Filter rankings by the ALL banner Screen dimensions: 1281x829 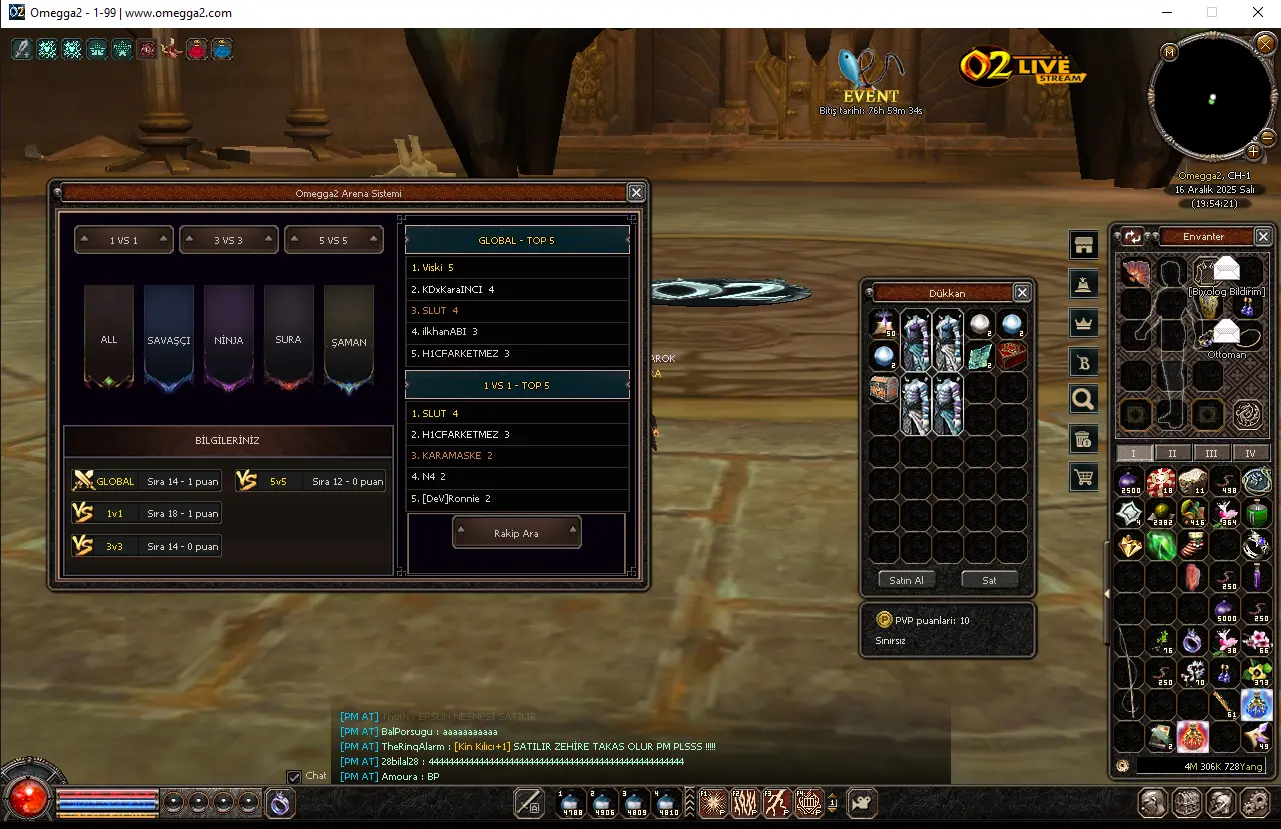pyautogui.click(x=109, y=338)
